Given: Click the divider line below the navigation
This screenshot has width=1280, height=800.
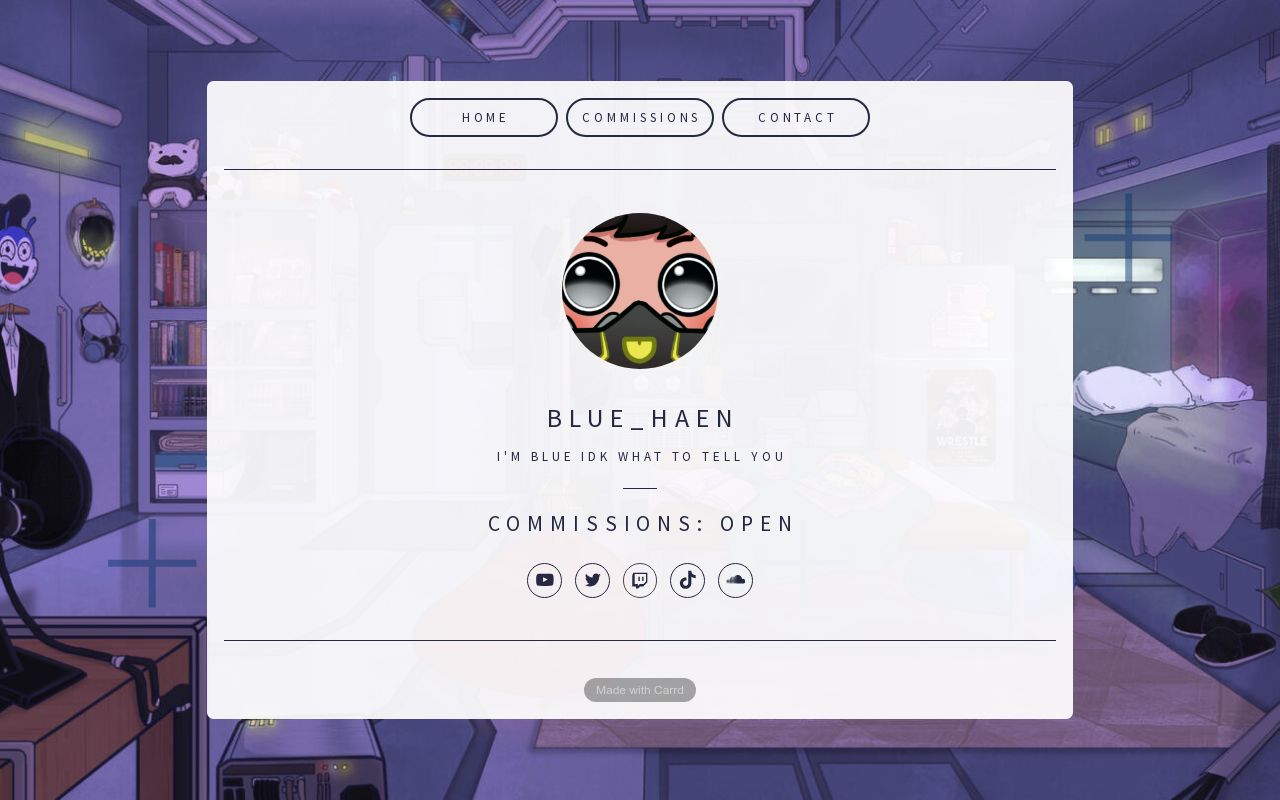Looking at the screenshot, I should point(640,169).
